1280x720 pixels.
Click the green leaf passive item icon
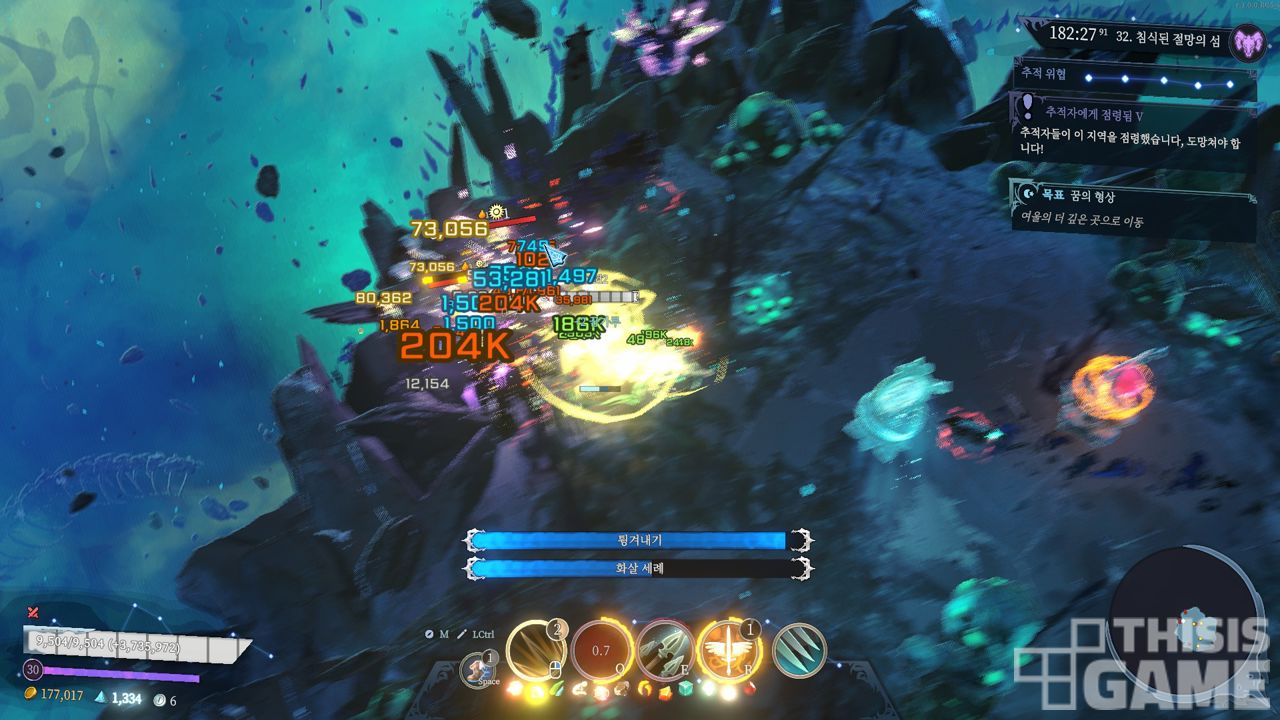pyautogui.click(x=558, y=689)
